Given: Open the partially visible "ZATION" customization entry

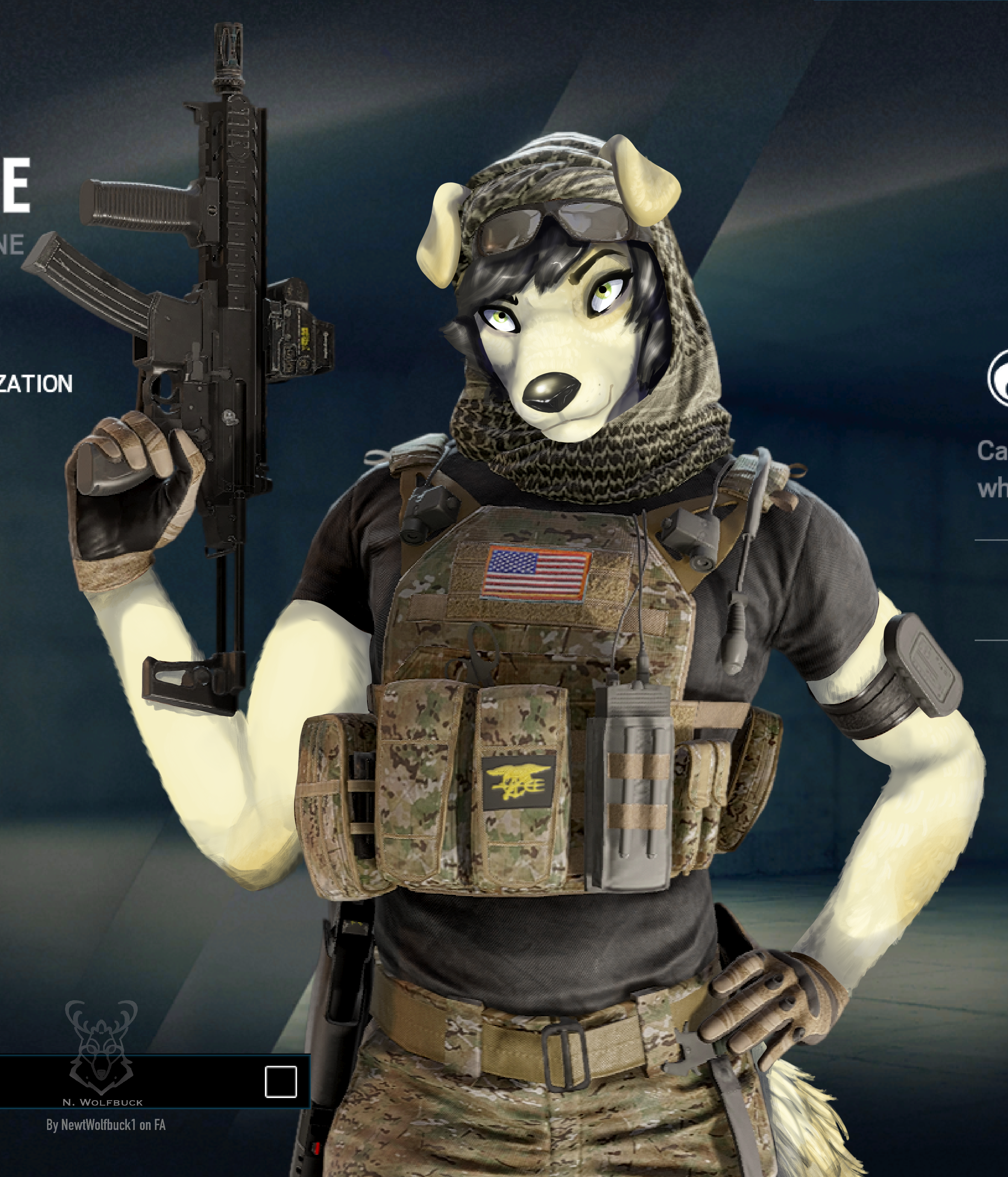Looking at the screenshot, I should tap(36, 384).
